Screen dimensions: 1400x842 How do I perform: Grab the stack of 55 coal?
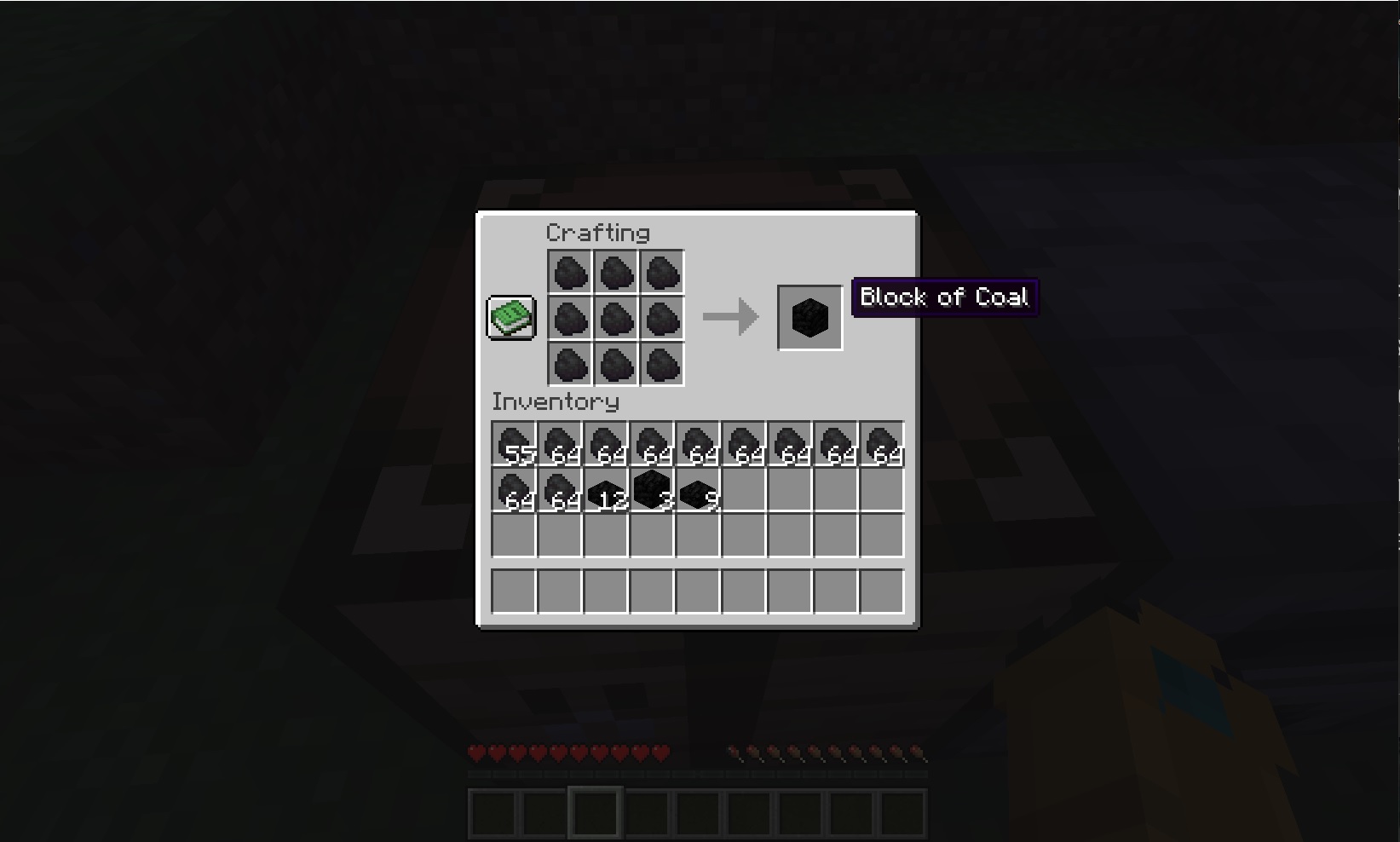coord(514,441)
